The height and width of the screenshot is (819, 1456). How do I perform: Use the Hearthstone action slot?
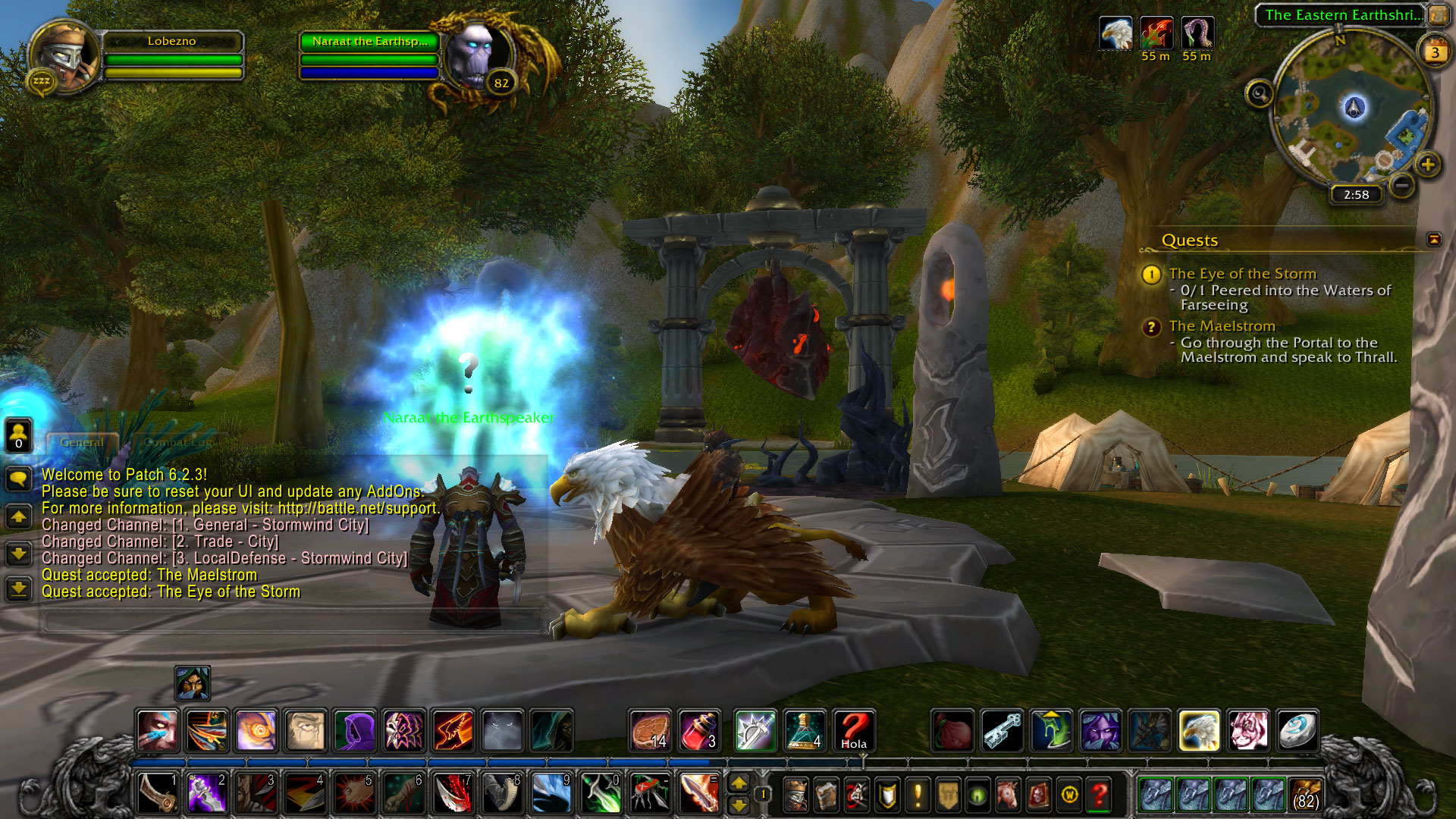pos(1297,731)
